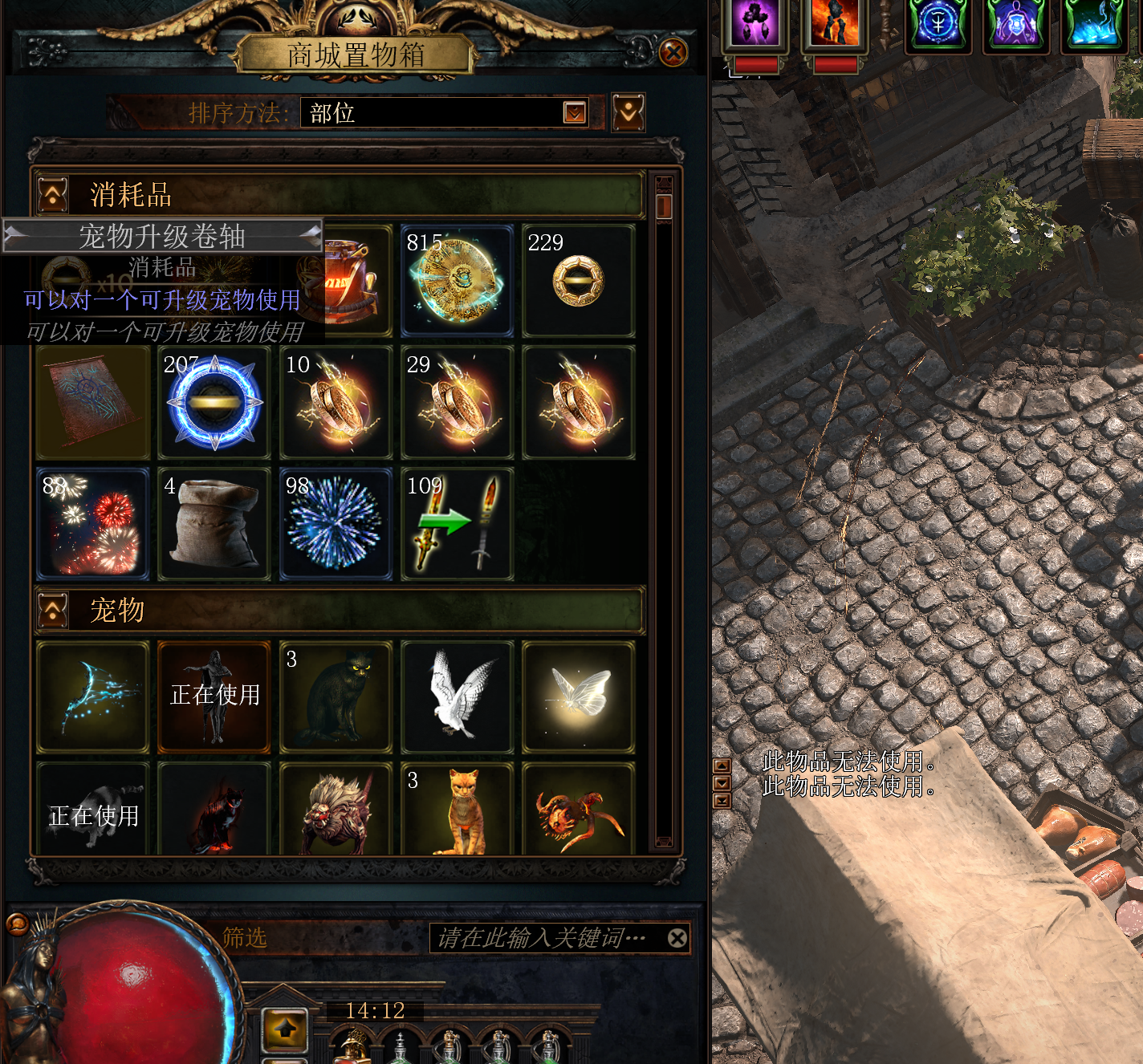Image resolution: width=1143 pixels, height=1064 pixels.
Task: Choose the glowing butterfly pet
Action: (x=578, y=697)
